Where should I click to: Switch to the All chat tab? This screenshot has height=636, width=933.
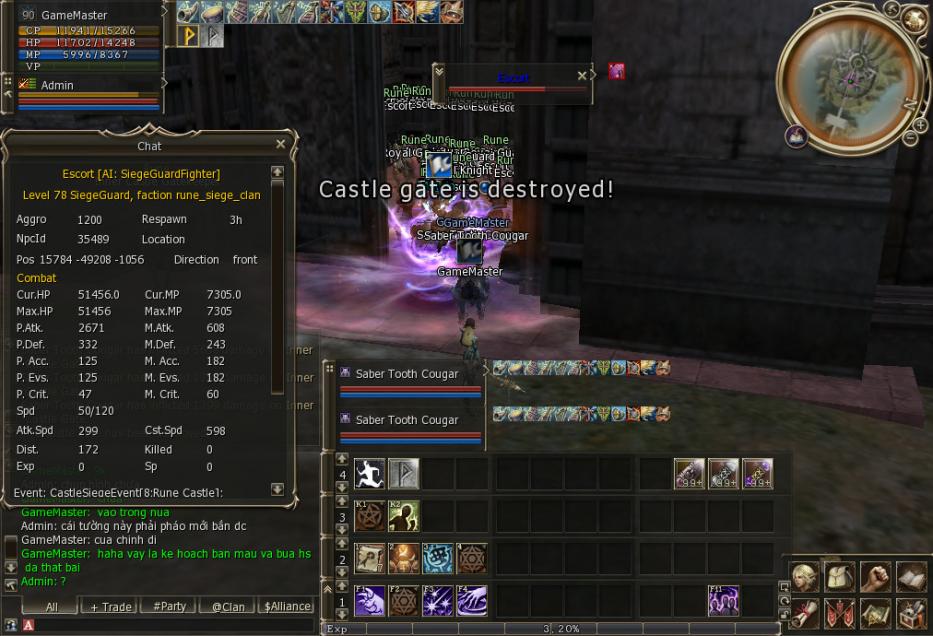[x=52, y=606]
